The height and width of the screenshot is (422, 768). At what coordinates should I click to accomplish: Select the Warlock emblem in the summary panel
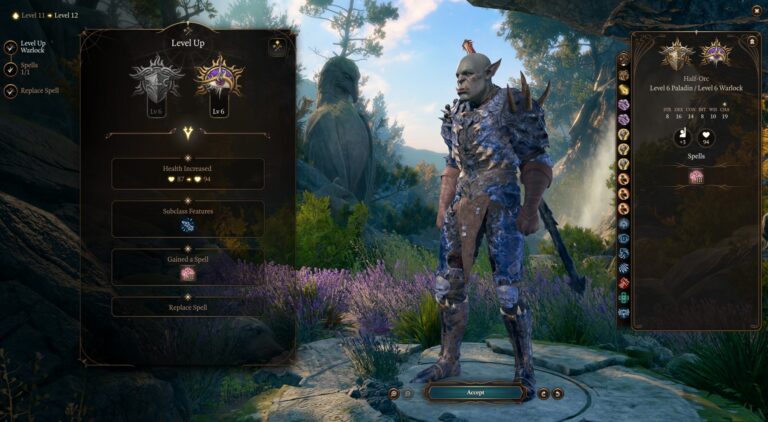coord(715,55)
